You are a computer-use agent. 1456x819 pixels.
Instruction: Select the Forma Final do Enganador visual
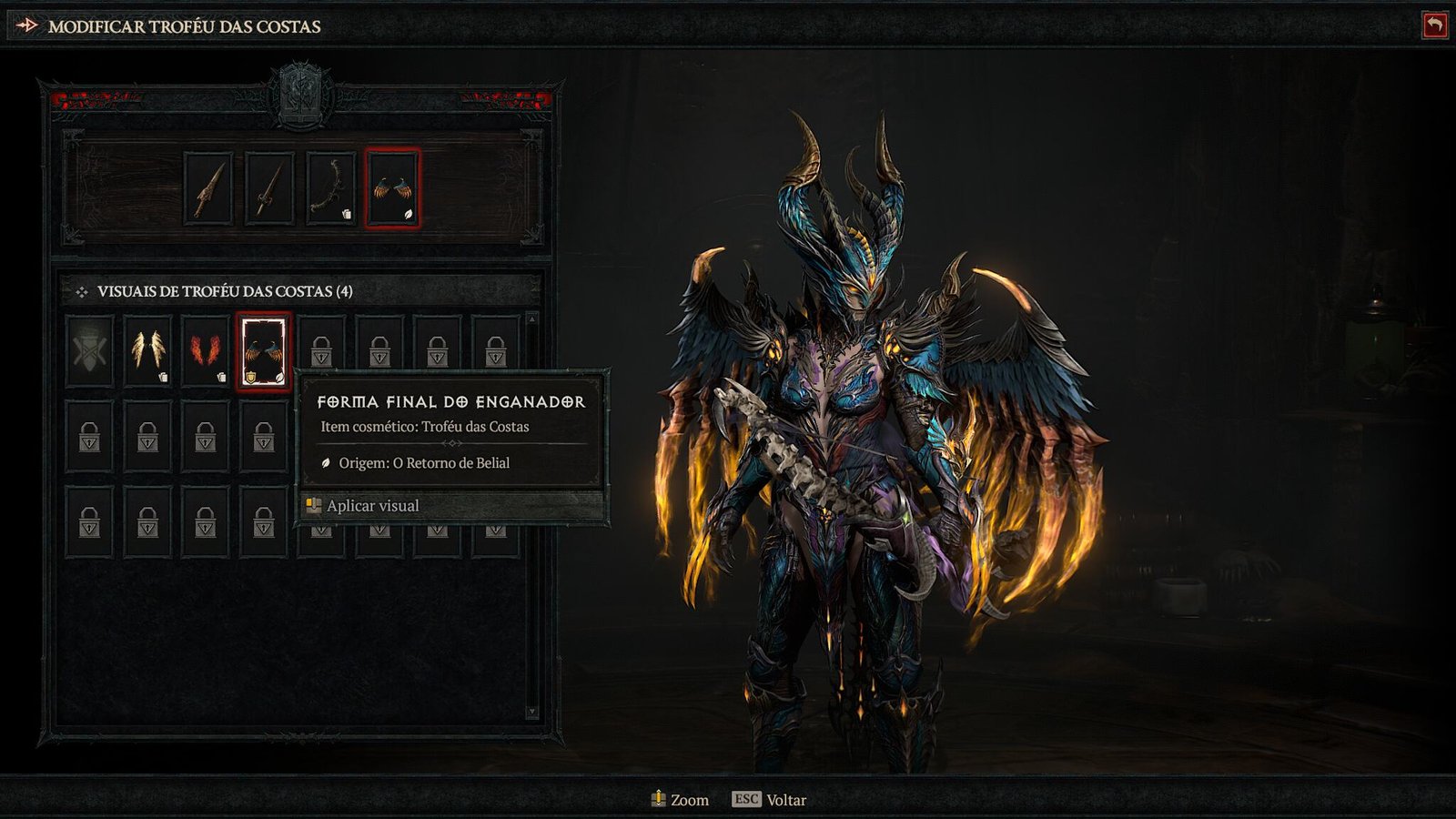264,351
